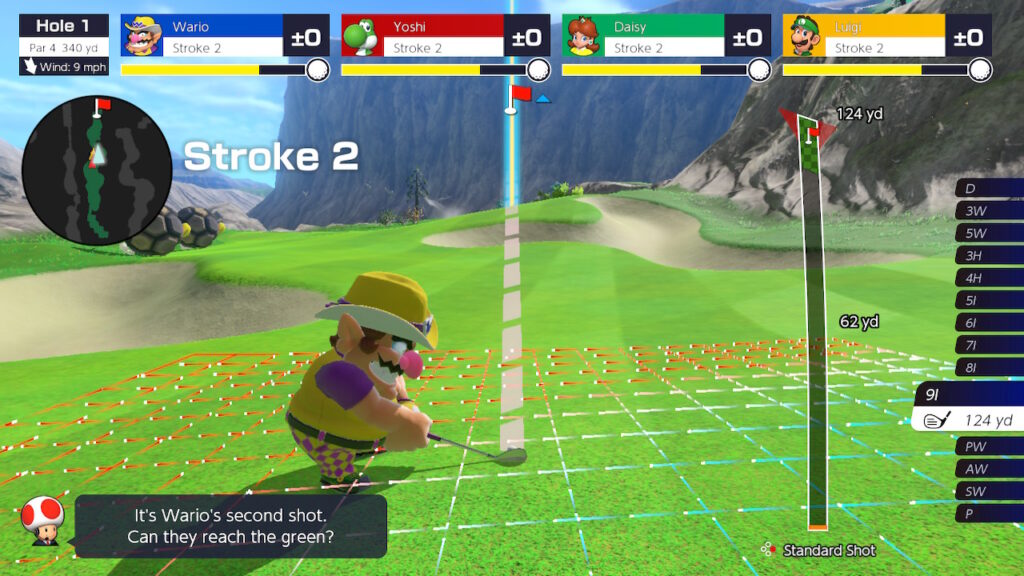Switch to the 8I iron
The height and width of the screenshot is (576, 1024).
click(988, 367)
